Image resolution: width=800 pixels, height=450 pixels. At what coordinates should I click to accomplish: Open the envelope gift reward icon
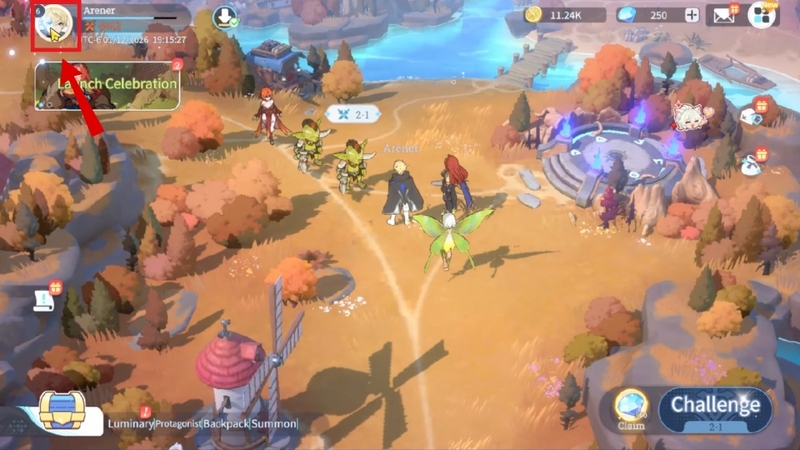pyautogui.click(x=751, y=117)
